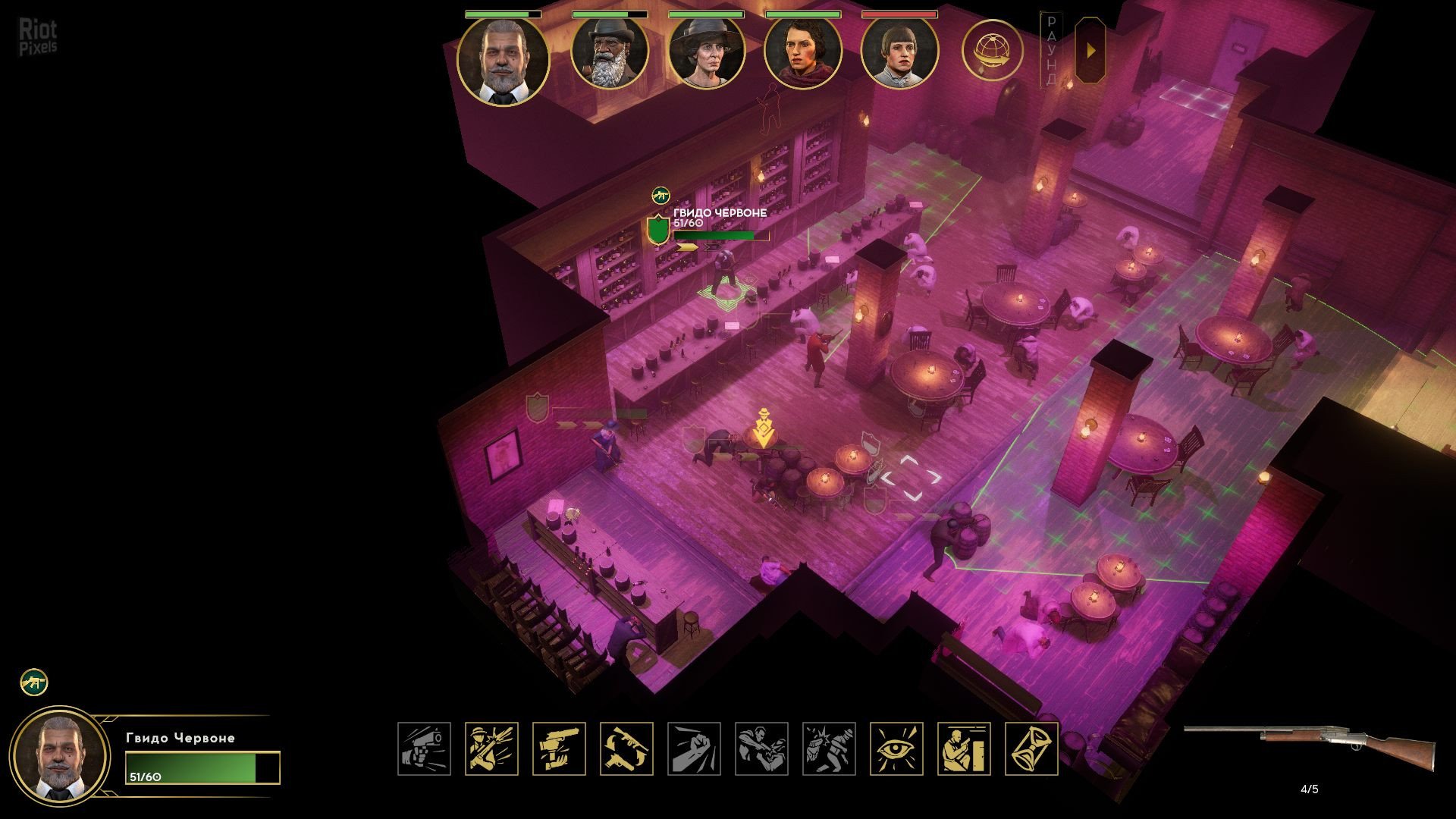Click the globe icon with arrow
This screenshot has height=819, width=1456.
click(992, 52)
